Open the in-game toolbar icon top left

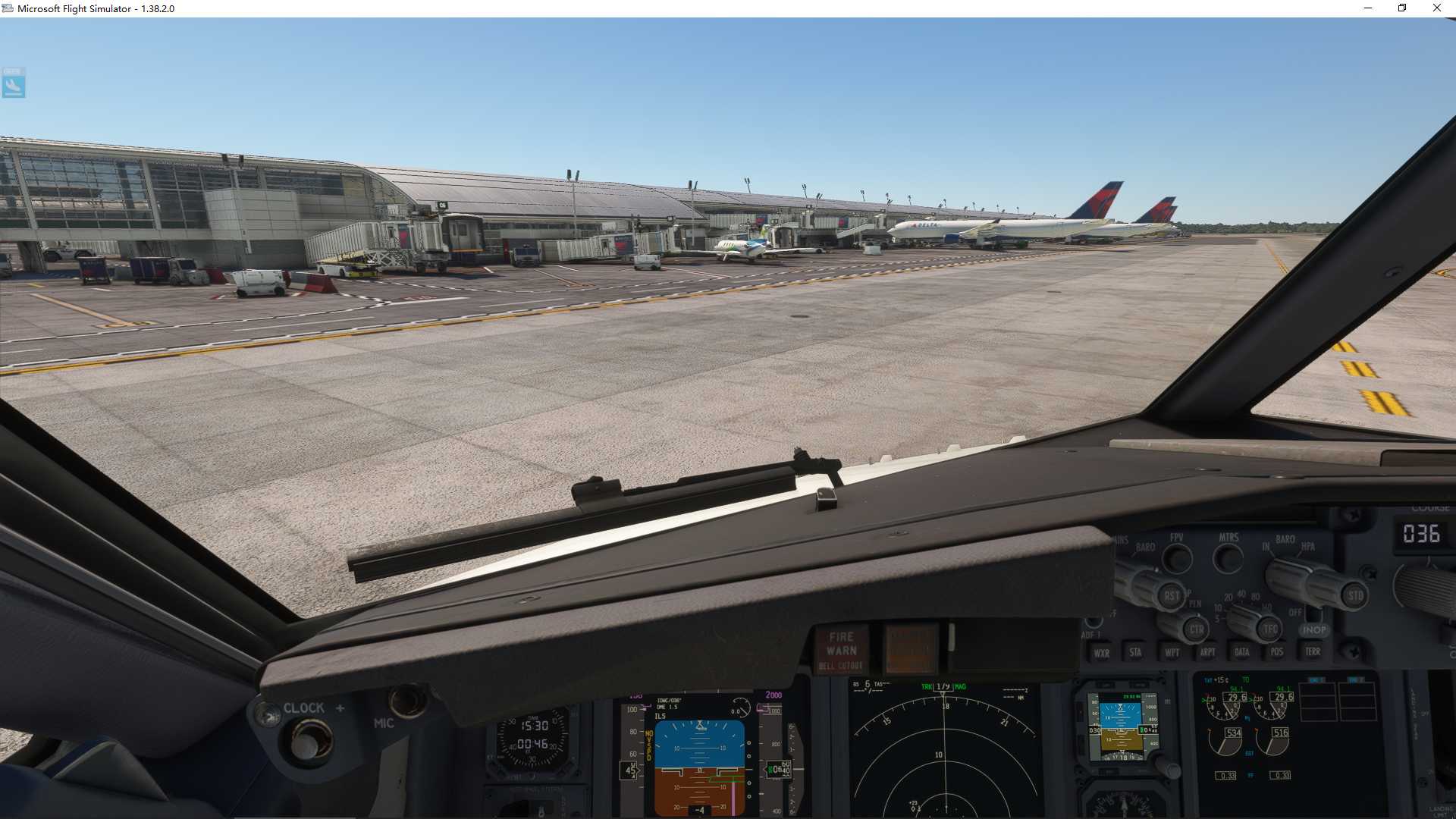(x=13, y=83)
